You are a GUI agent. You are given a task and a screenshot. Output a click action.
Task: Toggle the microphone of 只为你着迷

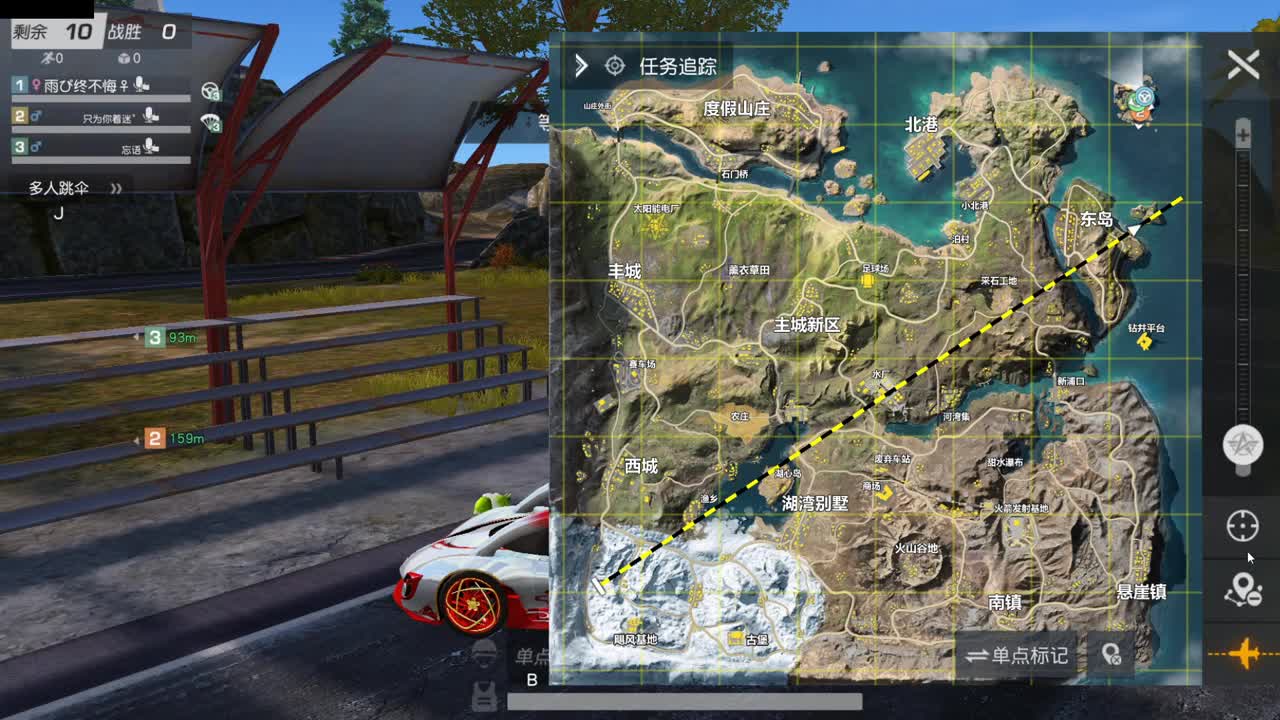pos(150,117)
